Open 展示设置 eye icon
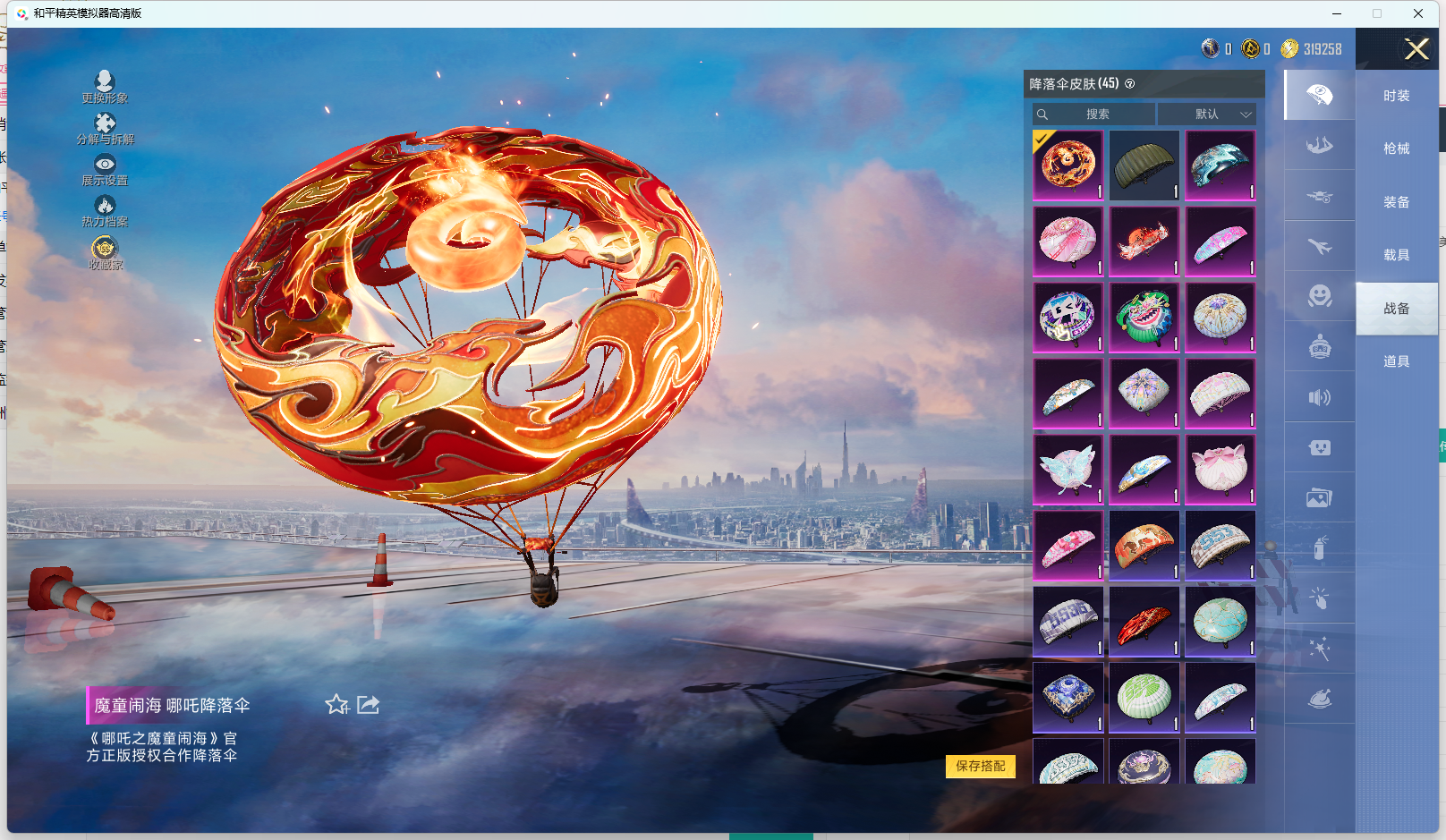Image resolution: width=1446 pixels, height=840 pixels. coord(105,168)
